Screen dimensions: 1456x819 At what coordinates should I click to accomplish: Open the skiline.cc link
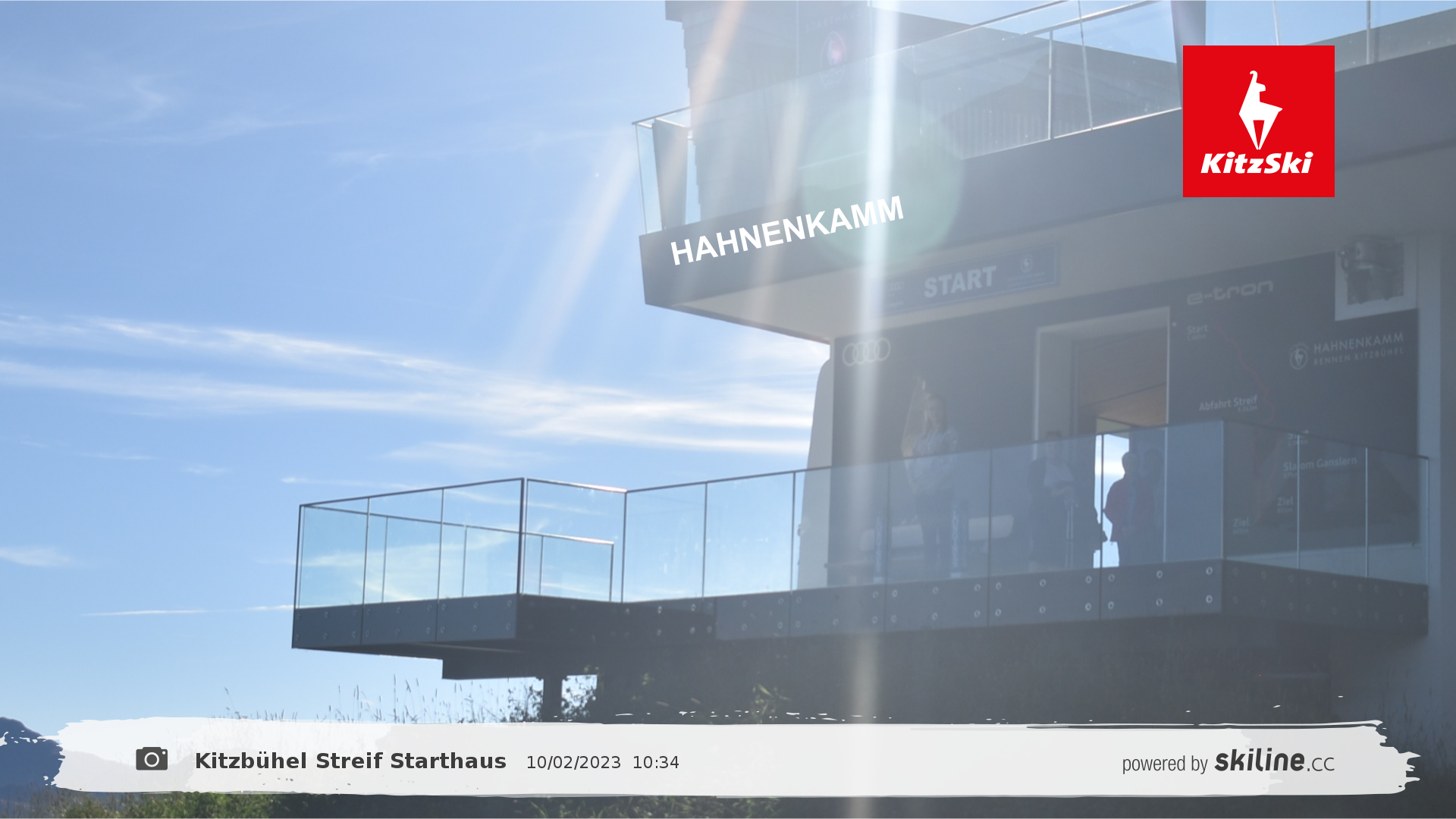(1273, 761)
